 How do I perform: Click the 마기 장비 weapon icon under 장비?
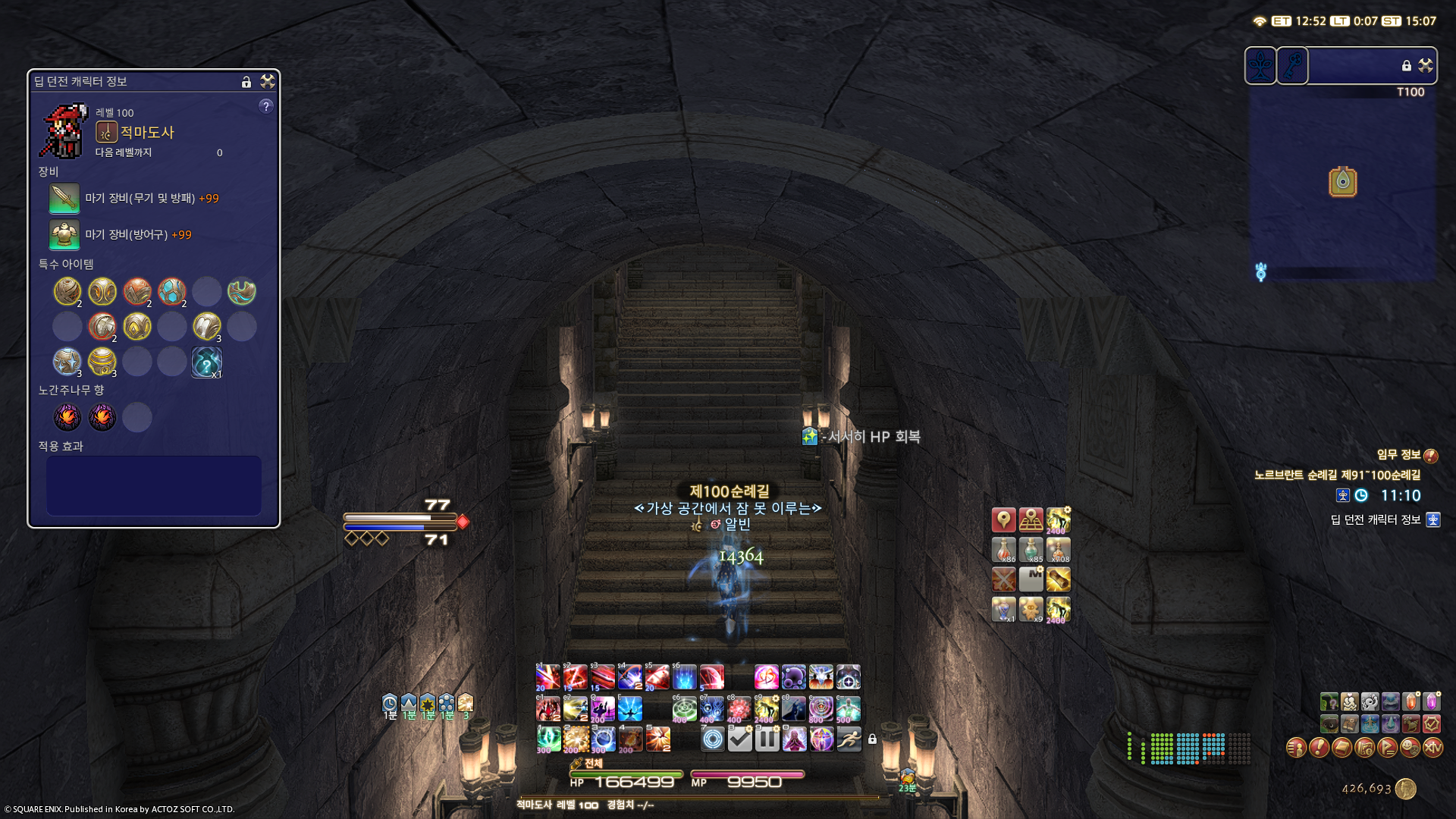64,199
